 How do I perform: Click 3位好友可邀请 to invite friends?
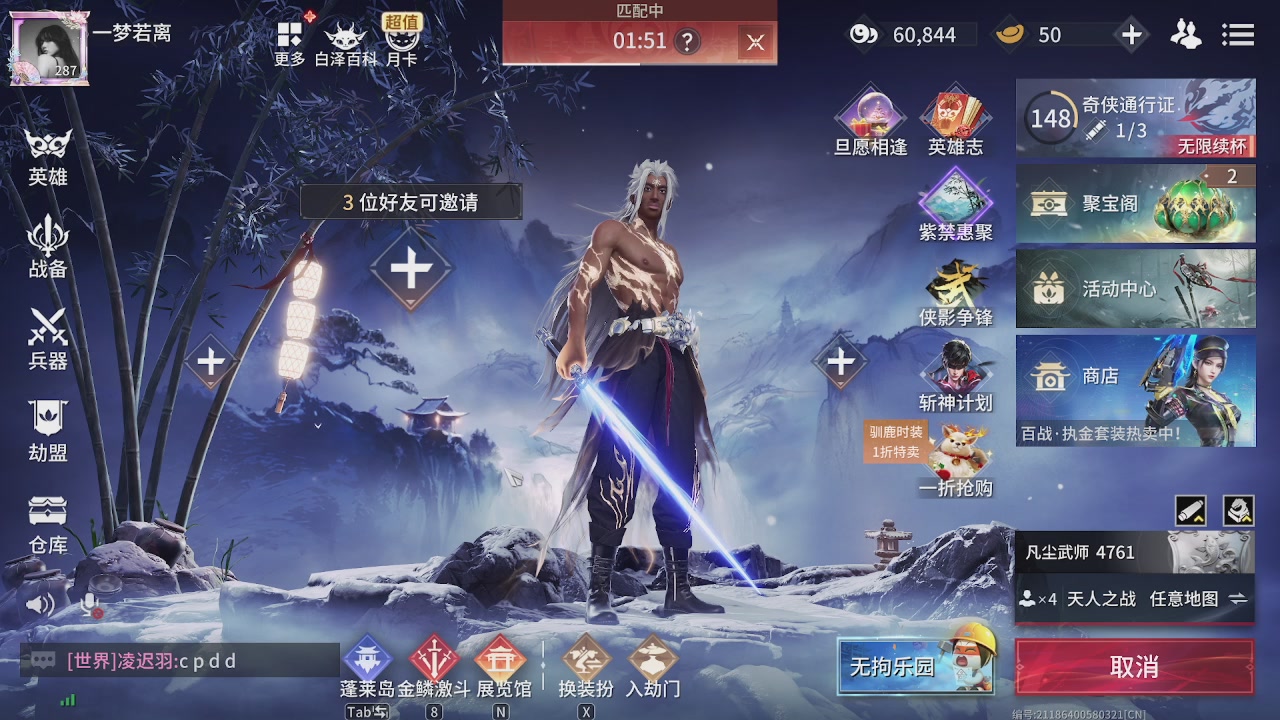(410, 202)
